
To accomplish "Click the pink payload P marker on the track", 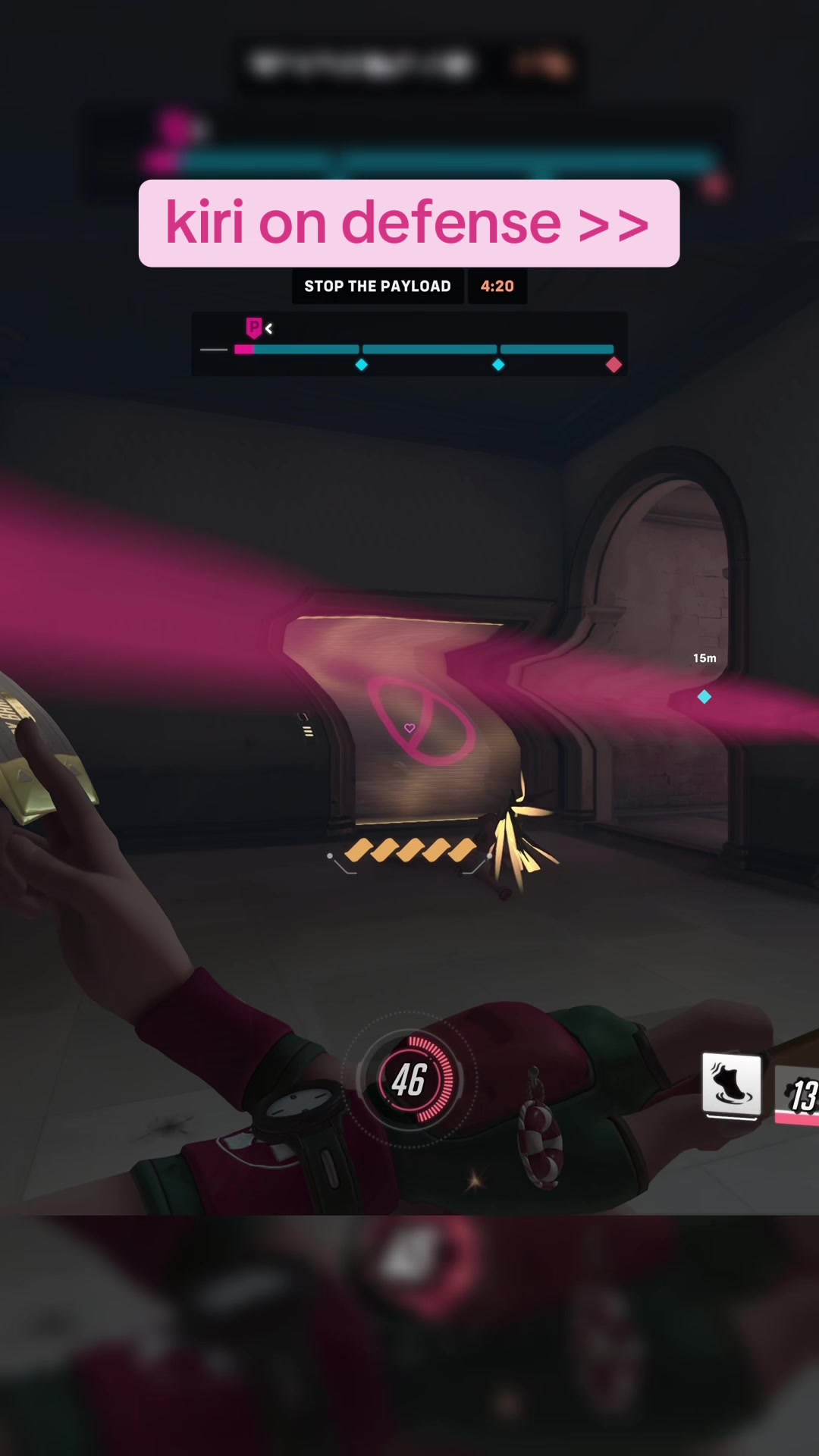I will pyautogui.click(x=254, y=328).
